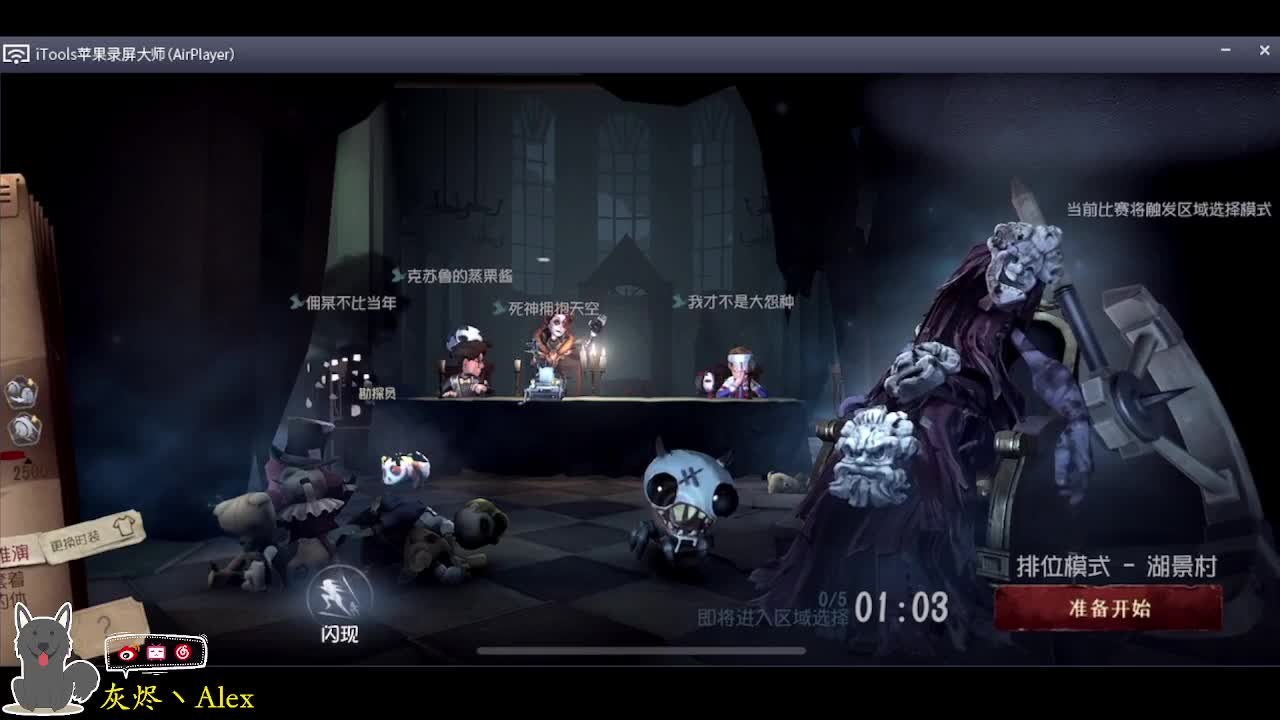
Task: Click the t-shirt icon on 更换时装 tag
Action: [x=122, y=526]
